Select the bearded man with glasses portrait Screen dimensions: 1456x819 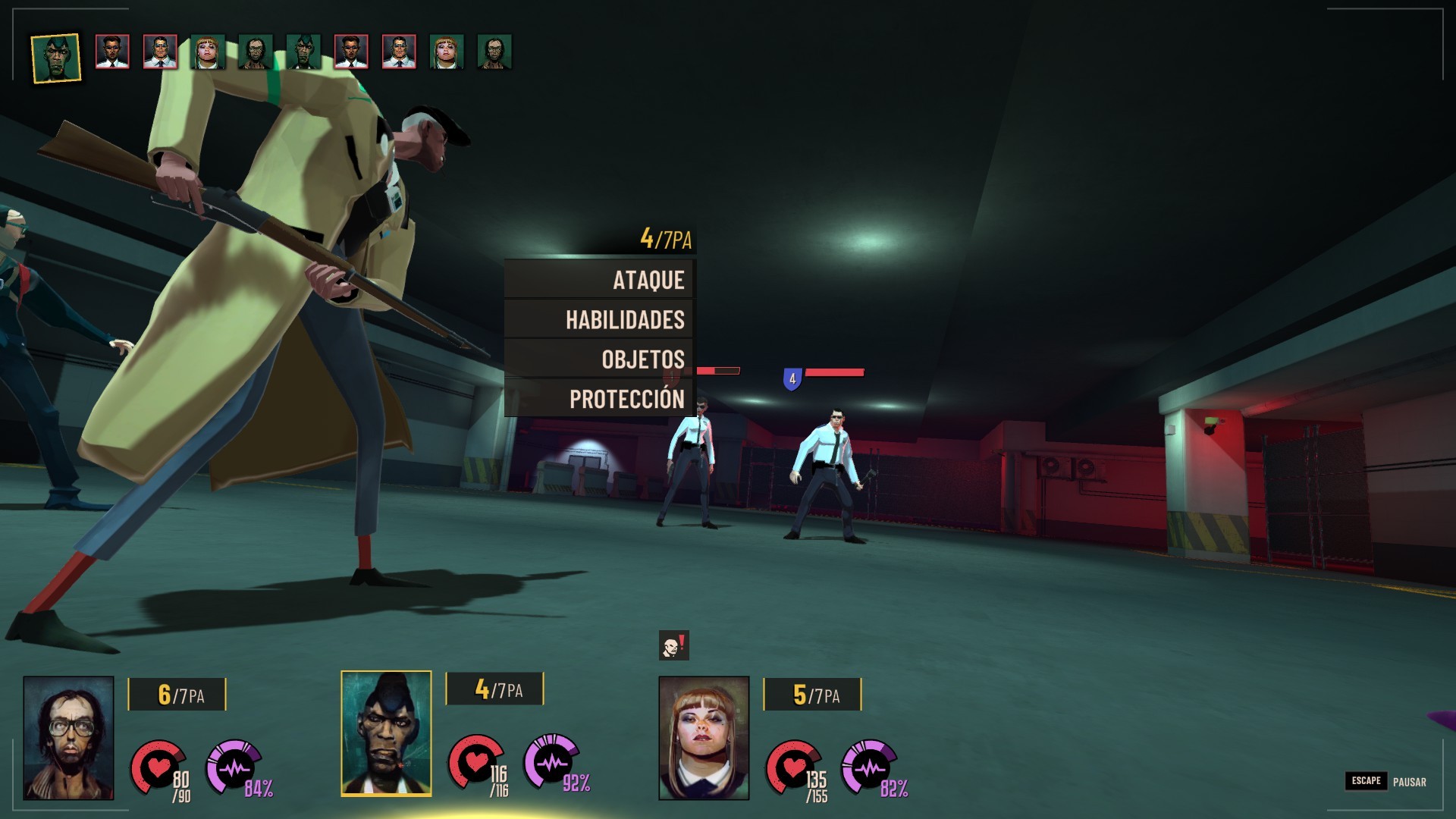[68, 738]
